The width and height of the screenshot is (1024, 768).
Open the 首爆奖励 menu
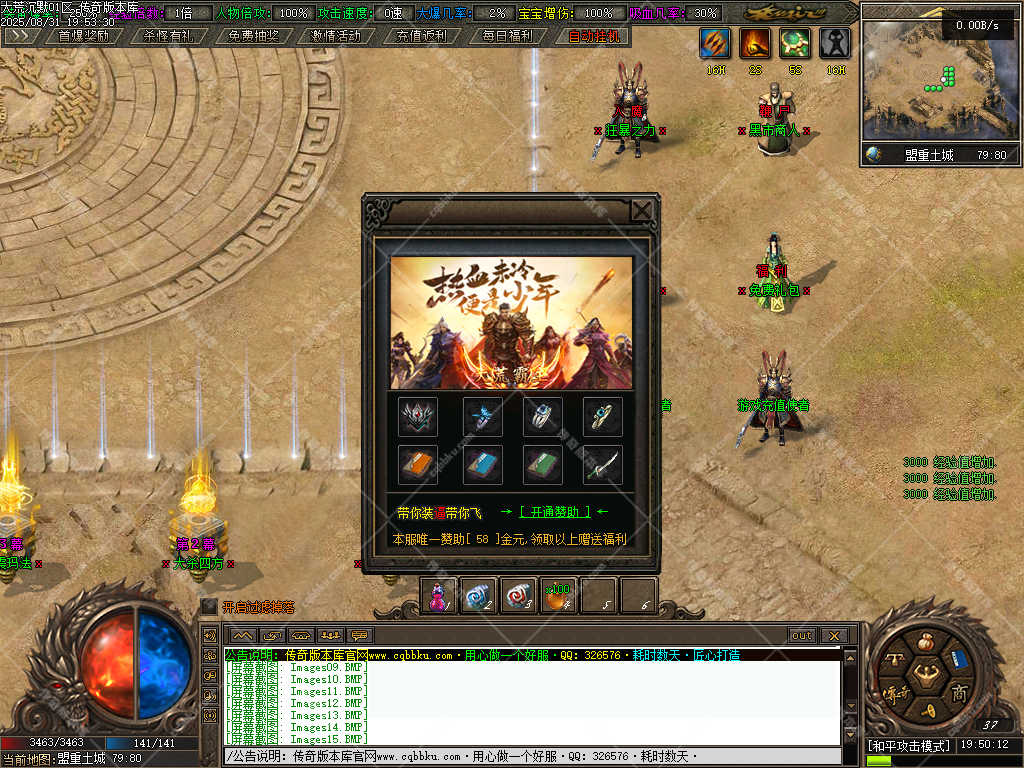(83, 36)
